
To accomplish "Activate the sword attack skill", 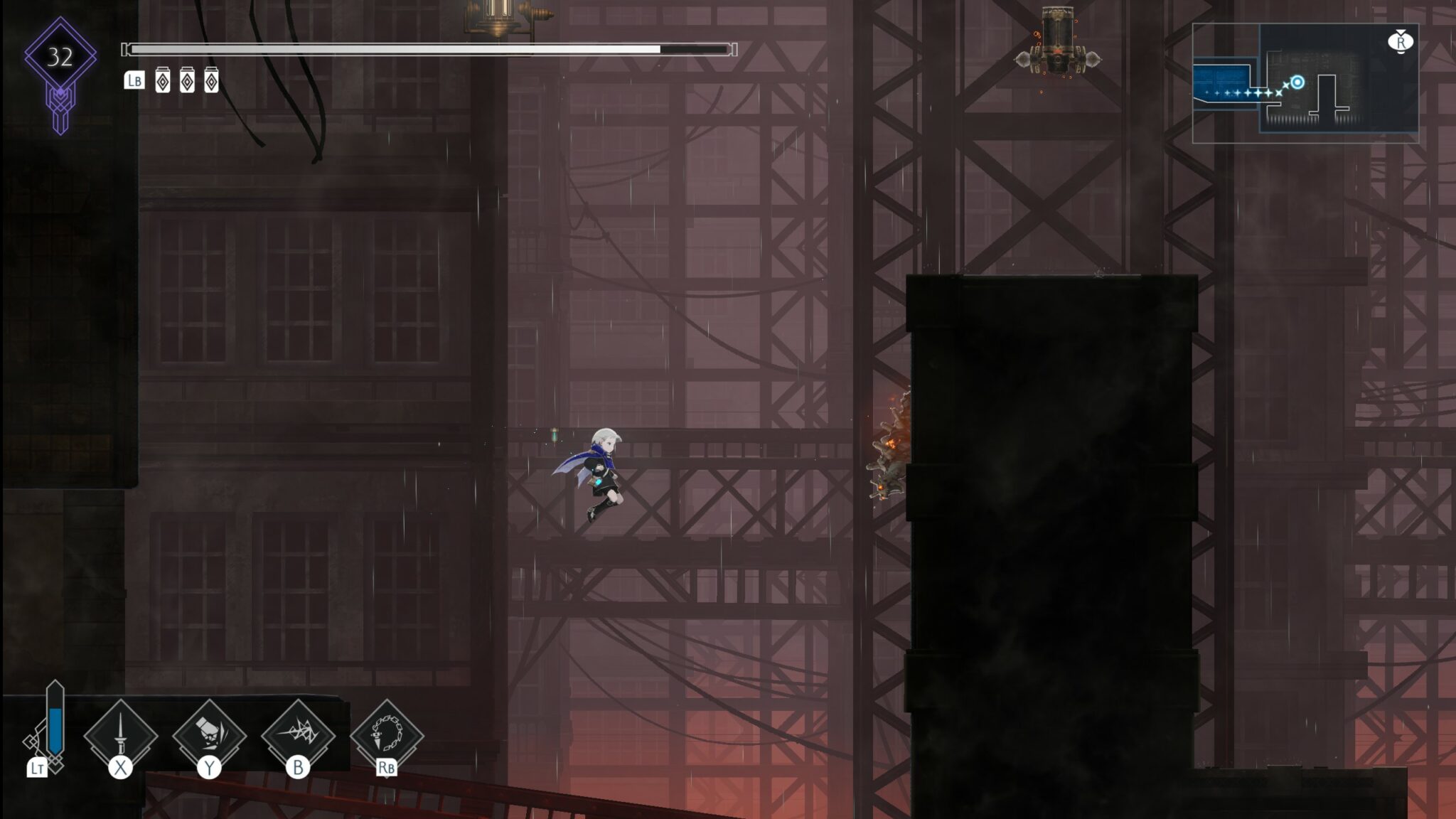I will point(121,734).
